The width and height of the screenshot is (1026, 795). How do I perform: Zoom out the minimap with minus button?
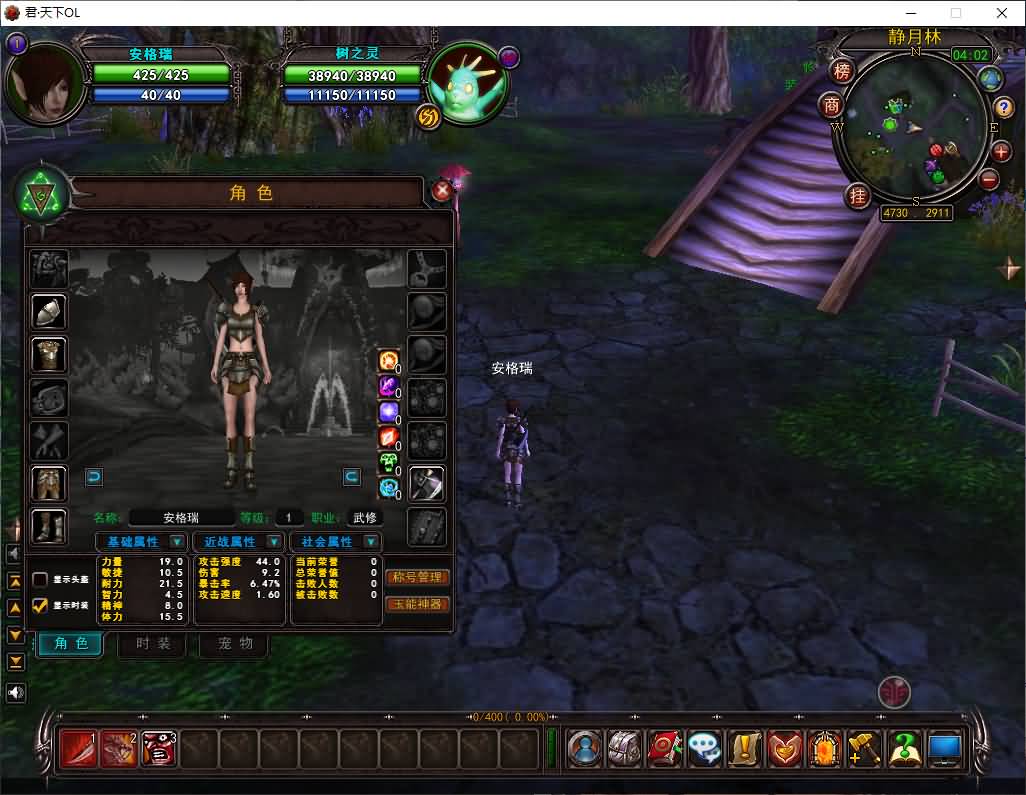coord(989,180)
